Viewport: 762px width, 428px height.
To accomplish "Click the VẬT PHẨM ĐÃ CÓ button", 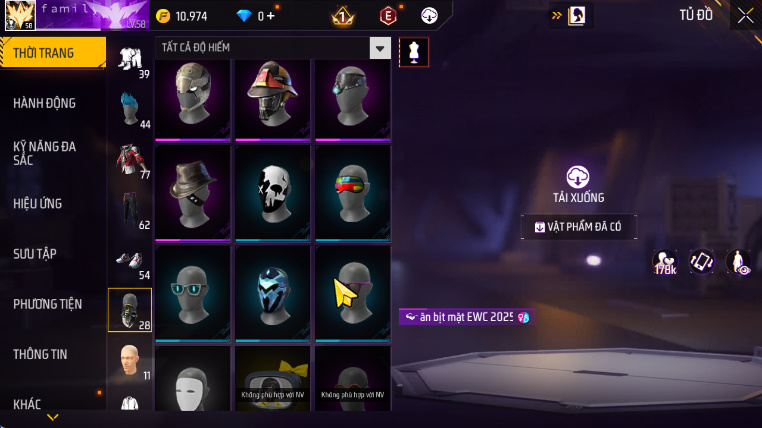I will click(579, 227).
